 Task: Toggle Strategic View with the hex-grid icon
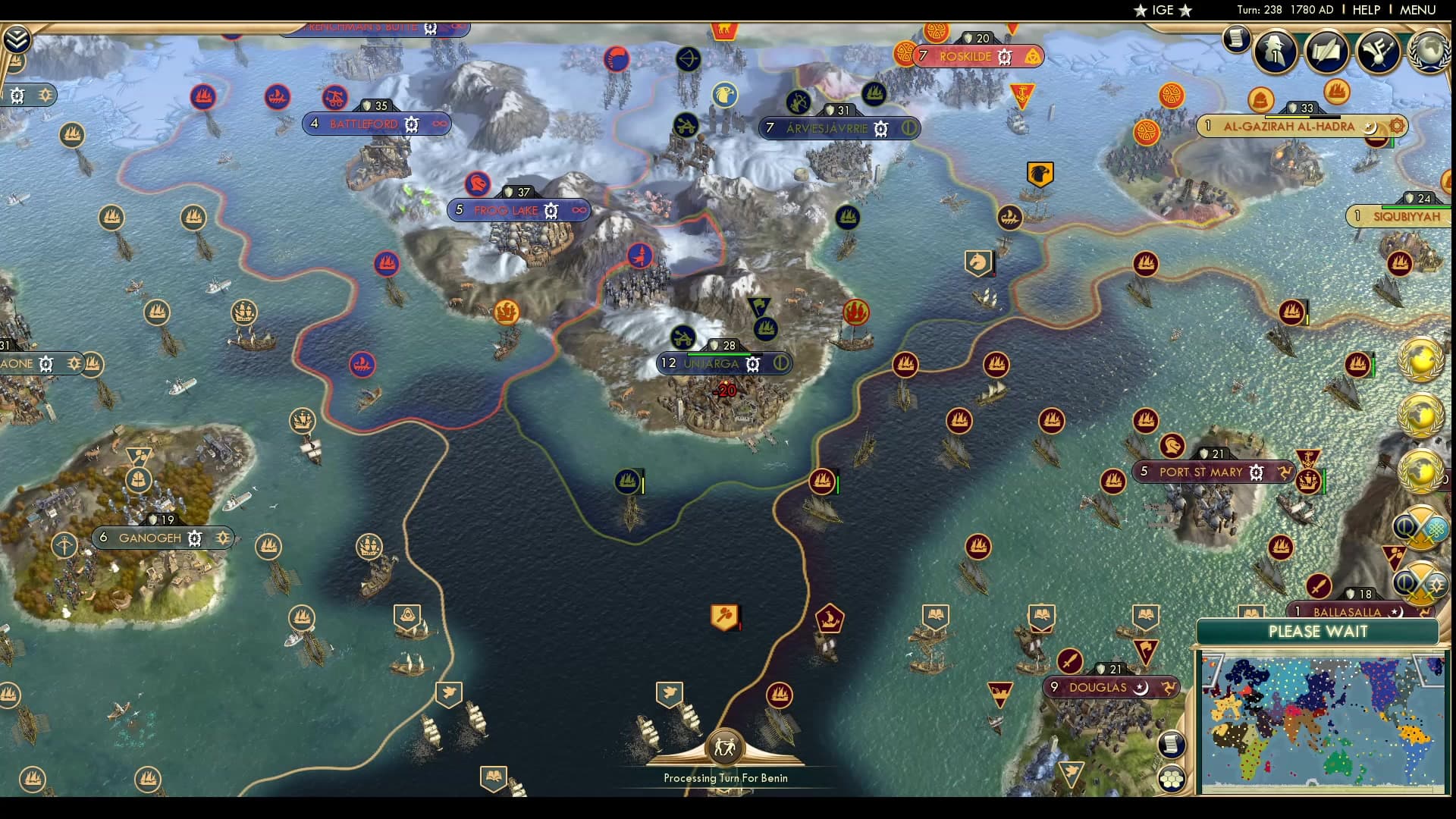tap(1172, 779)
